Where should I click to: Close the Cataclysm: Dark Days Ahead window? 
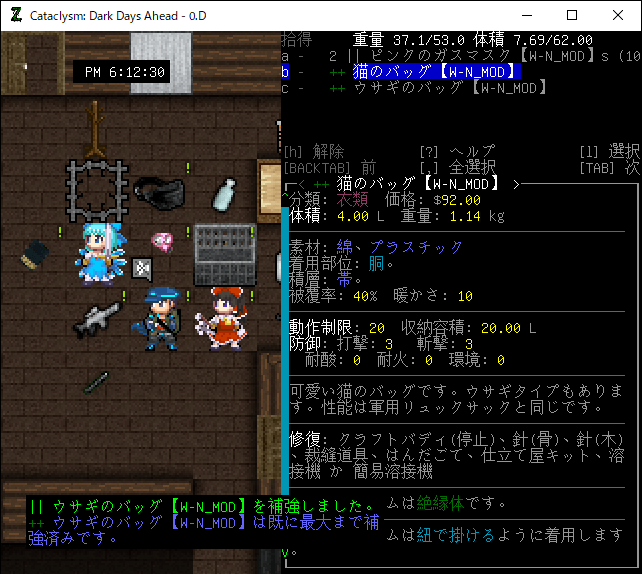(x=618, y=15)
